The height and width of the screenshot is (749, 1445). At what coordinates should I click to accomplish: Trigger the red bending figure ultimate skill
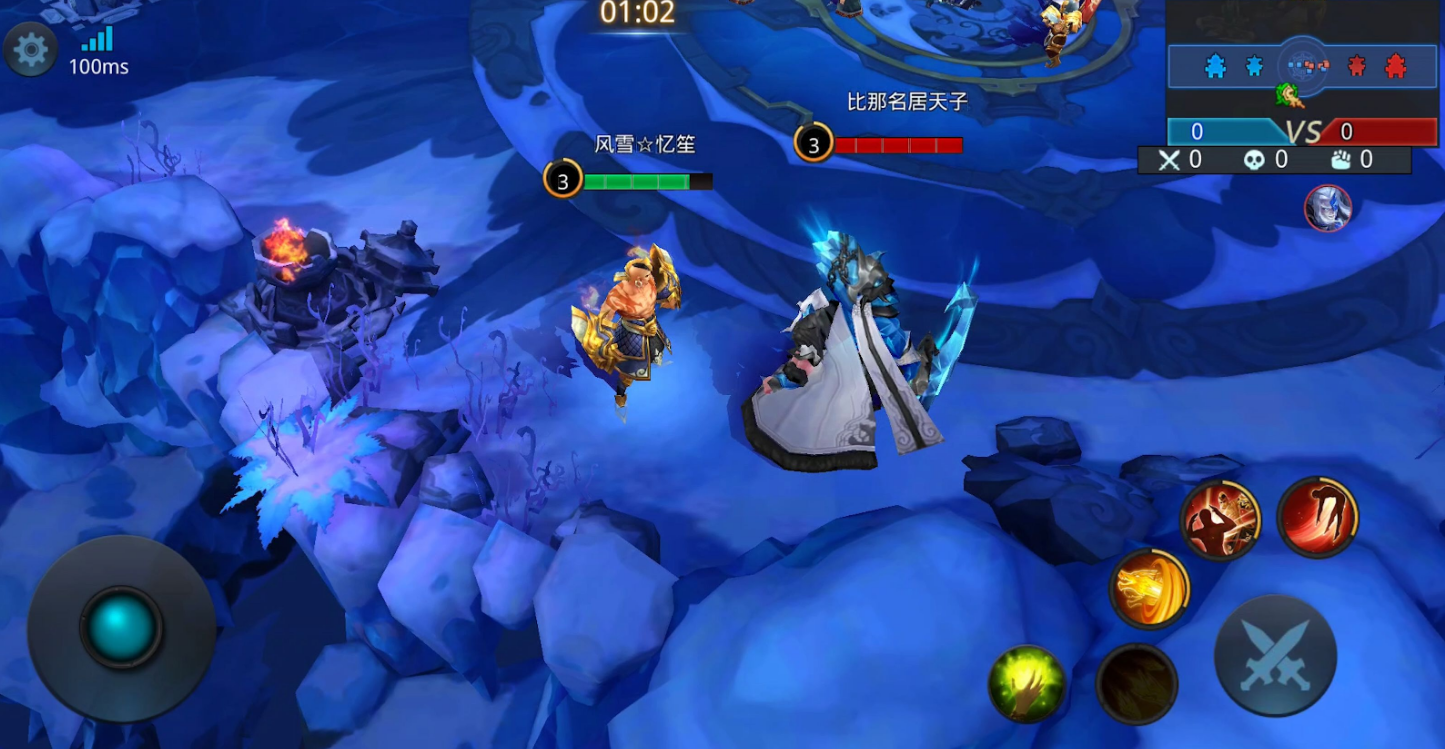(1317, 516)
